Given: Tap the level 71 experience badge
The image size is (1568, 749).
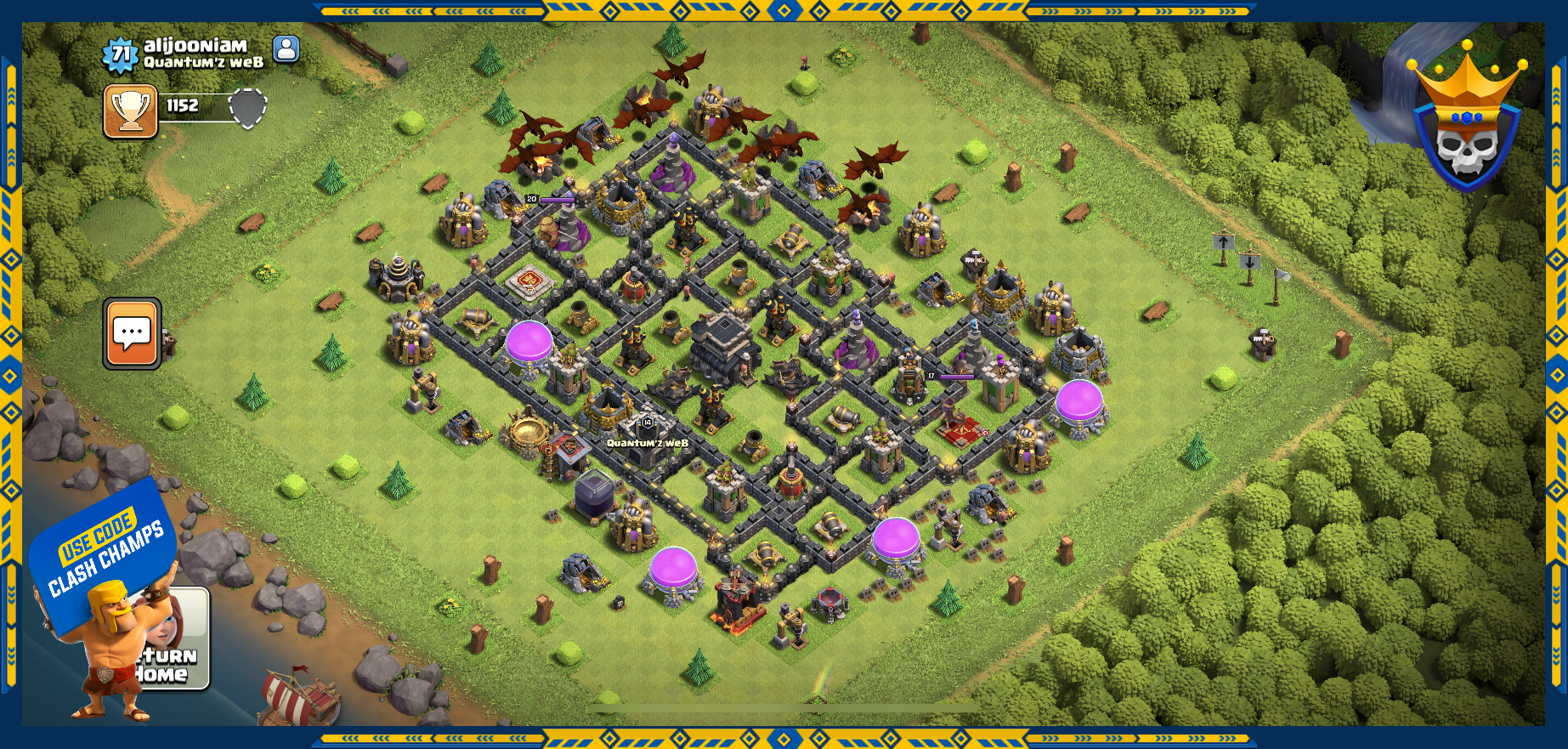Looking at the screenshot, I should pyautogui.click(x=120, y=55).
